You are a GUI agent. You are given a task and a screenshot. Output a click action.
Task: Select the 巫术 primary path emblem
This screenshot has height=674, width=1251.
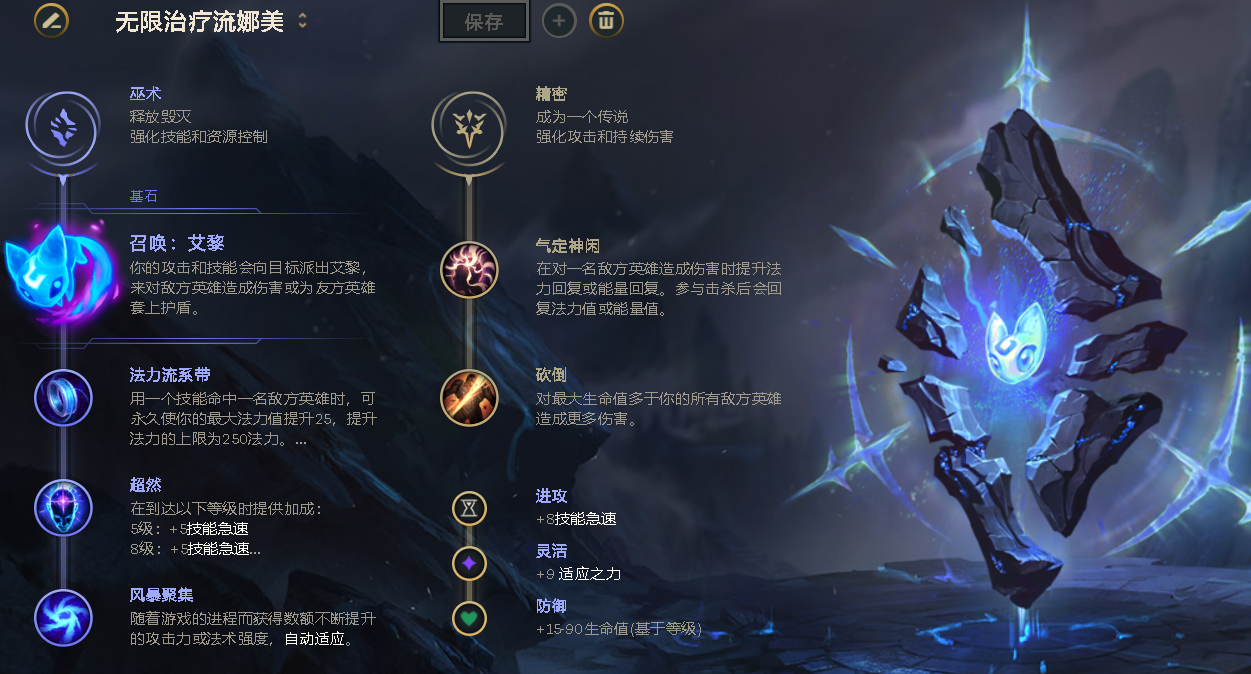pos(63,127)
